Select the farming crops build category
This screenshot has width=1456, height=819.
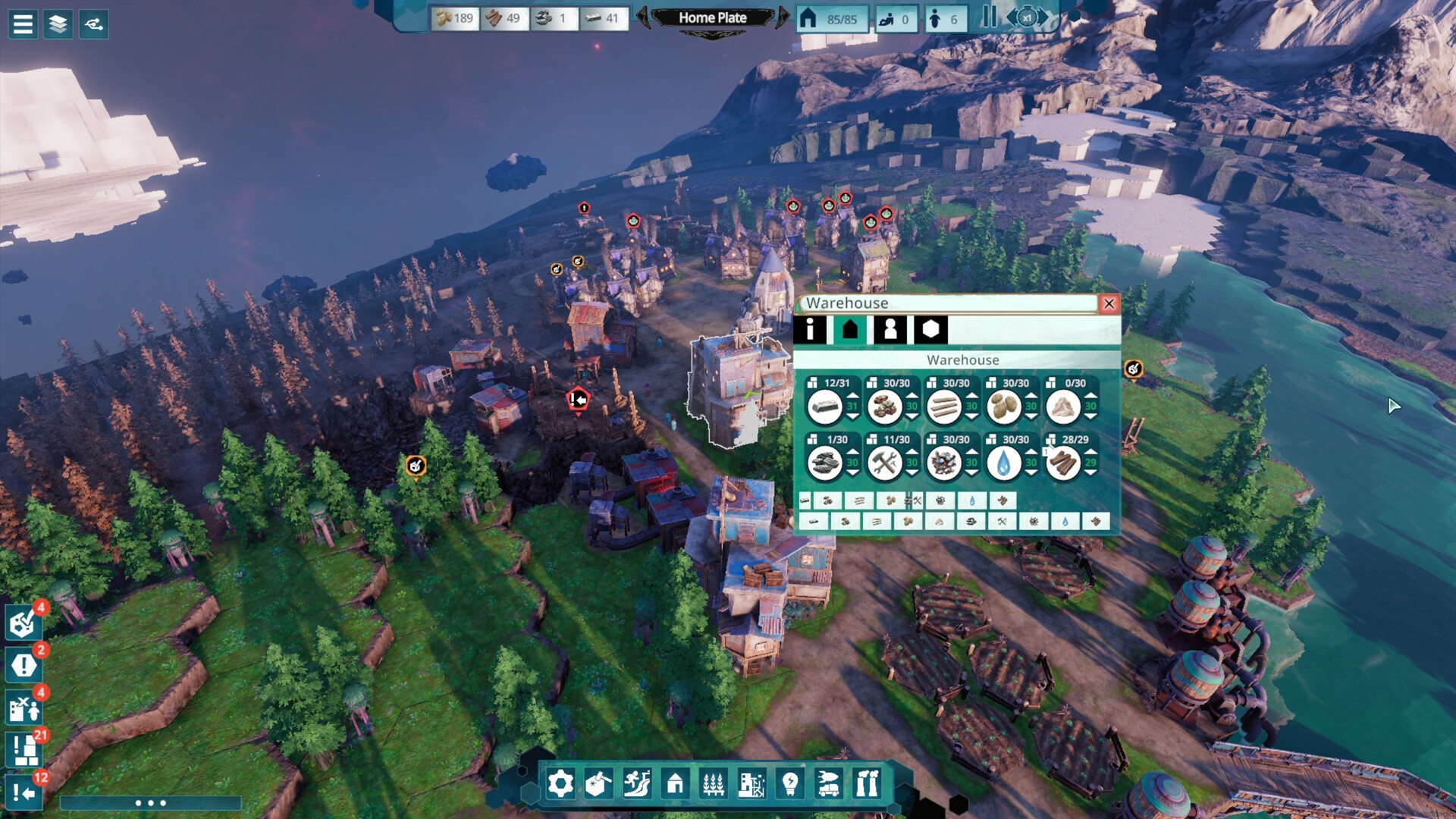tap(713, 783)
